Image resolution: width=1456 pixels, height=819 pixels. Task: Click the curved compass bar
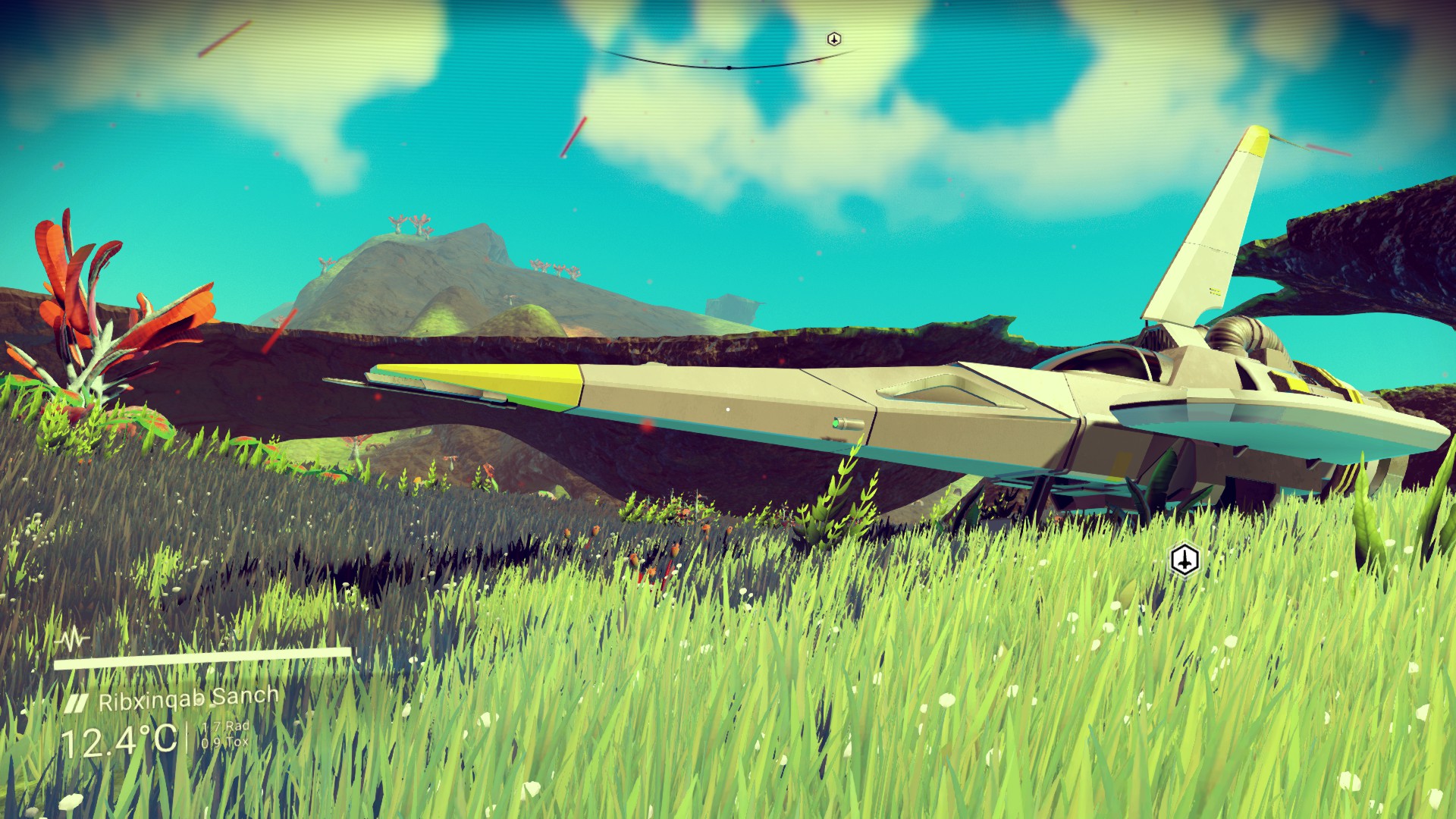pos(728,67)
